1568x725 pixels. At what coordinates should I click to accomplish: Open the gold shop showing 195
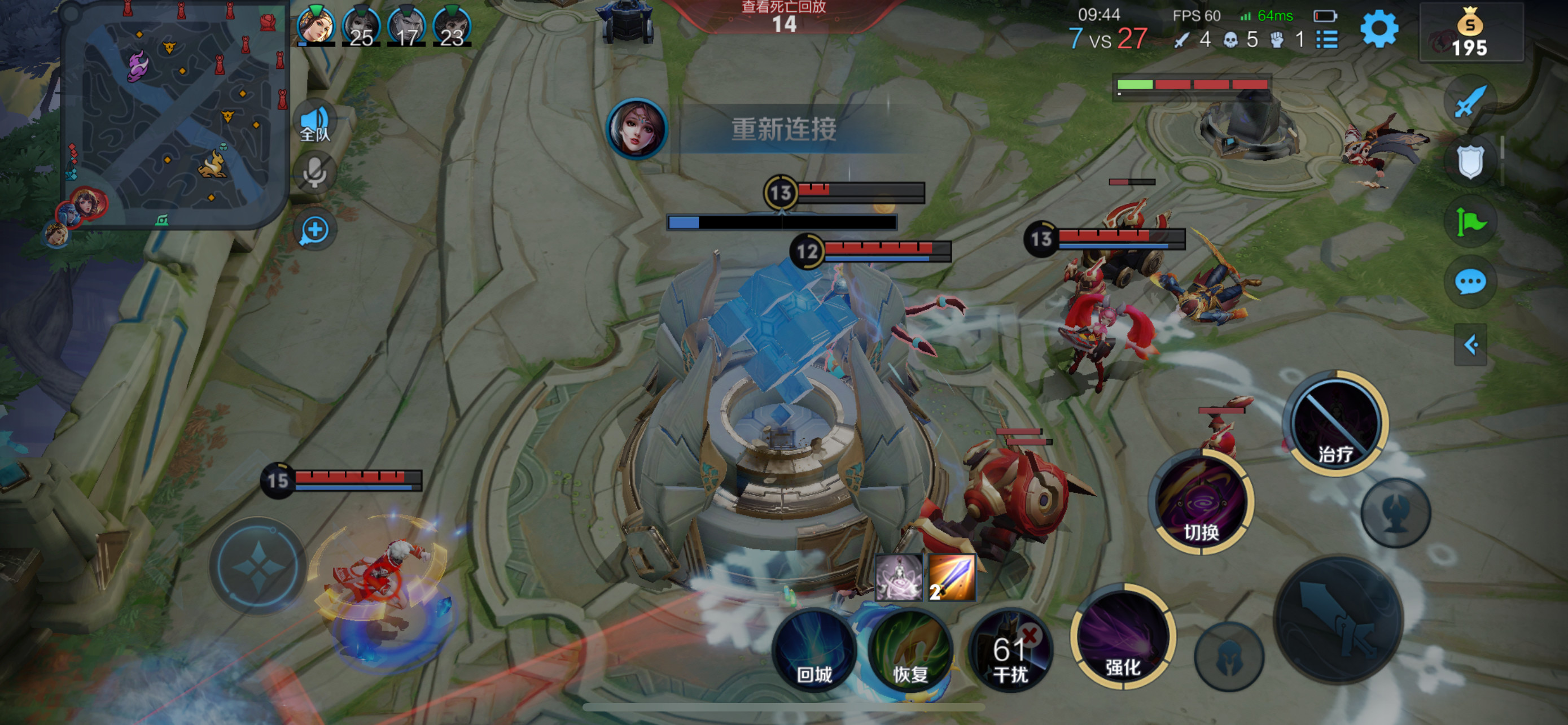[x=1470, y=33]
